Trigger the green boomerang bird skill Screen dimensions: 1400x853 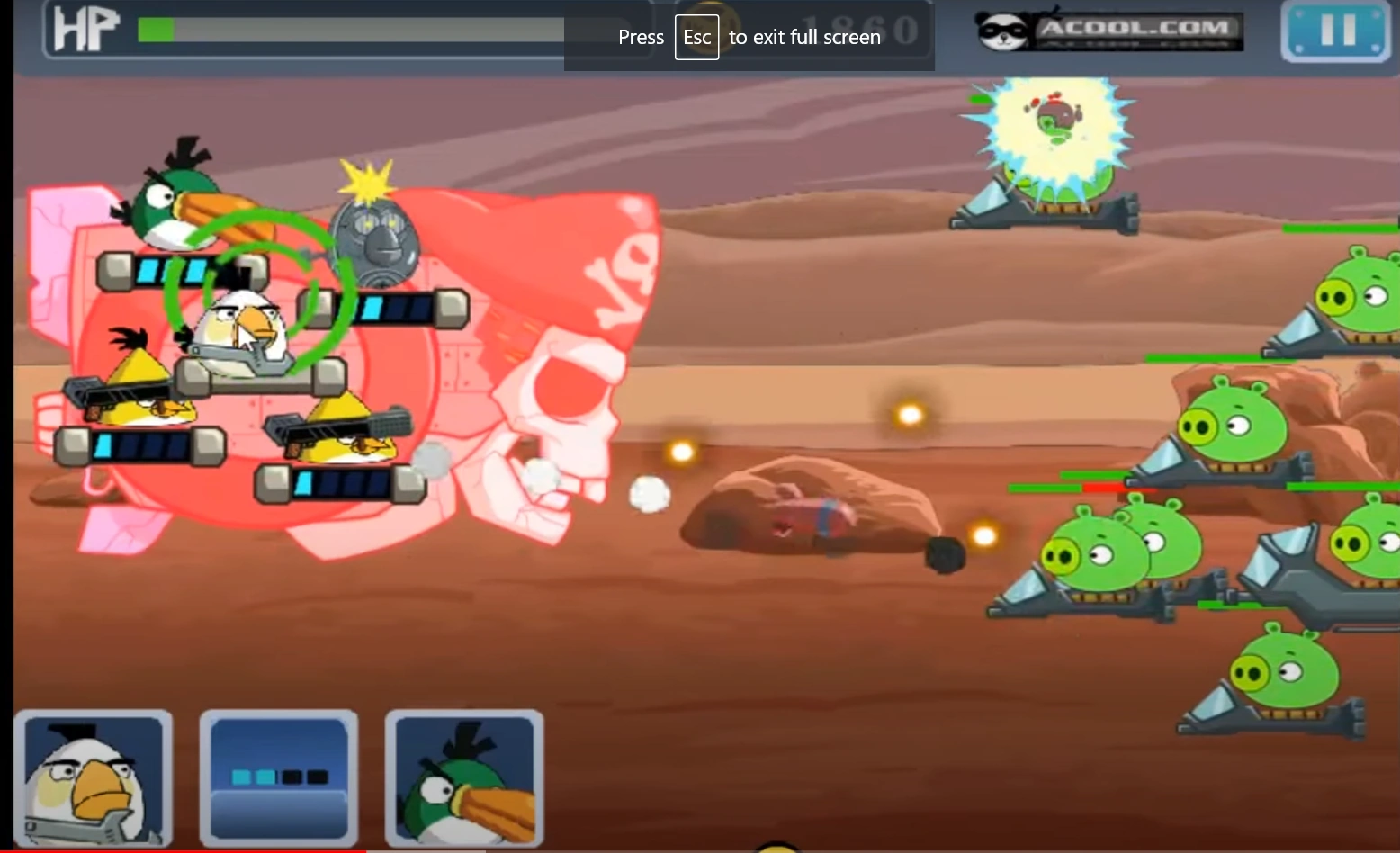(462, 777)
